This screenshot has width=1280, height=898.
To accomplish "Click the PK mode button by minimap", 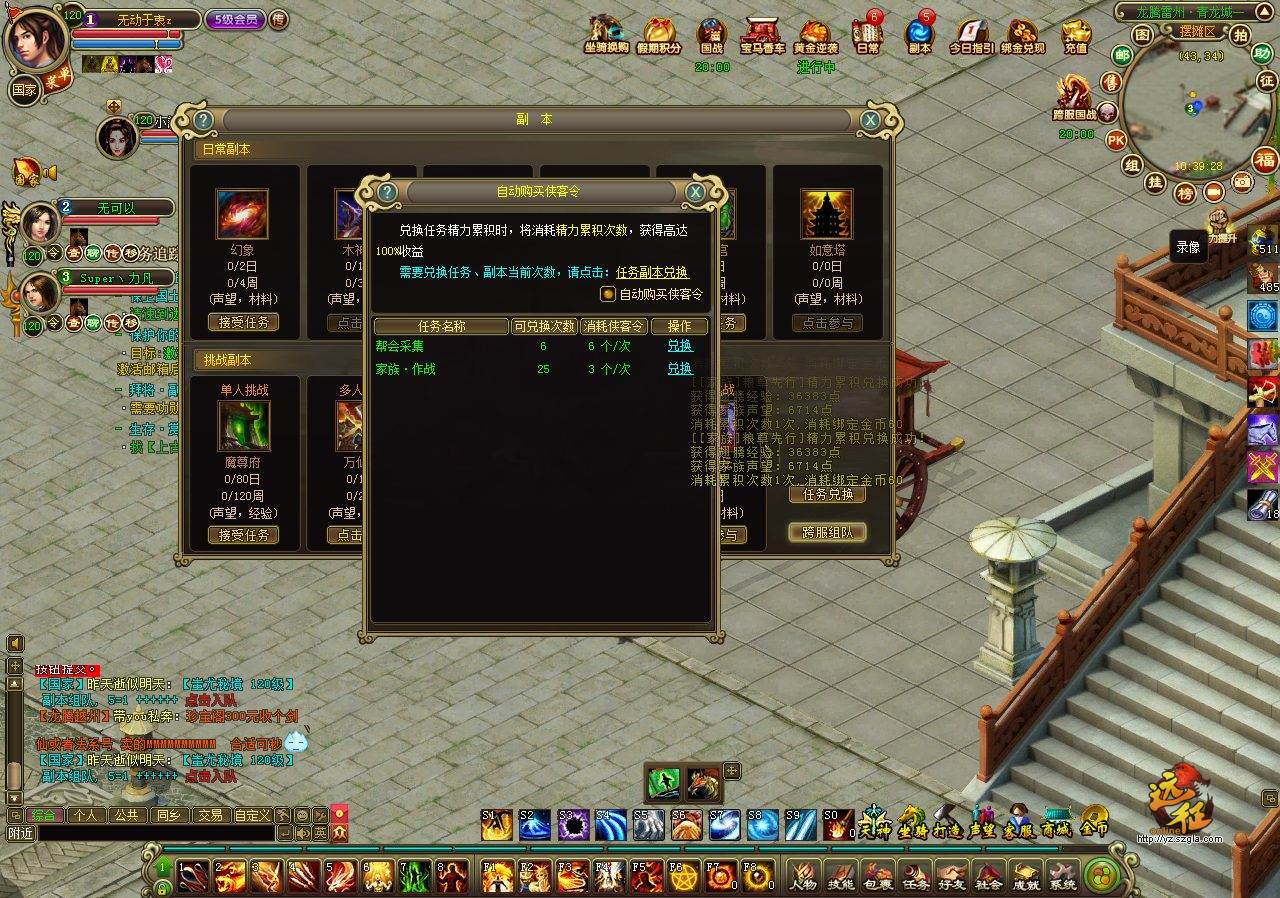I will [1116, 140].
